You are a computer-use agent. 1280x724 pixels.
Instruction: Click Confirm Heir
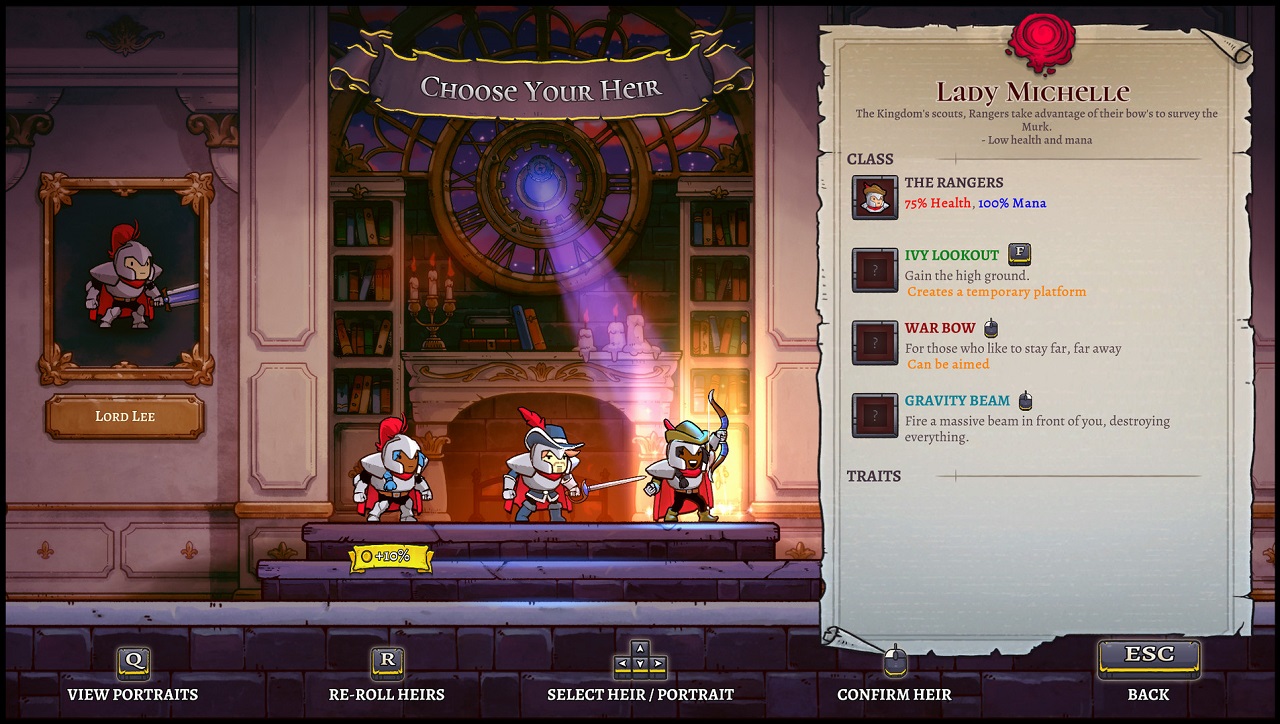point(895,694)
